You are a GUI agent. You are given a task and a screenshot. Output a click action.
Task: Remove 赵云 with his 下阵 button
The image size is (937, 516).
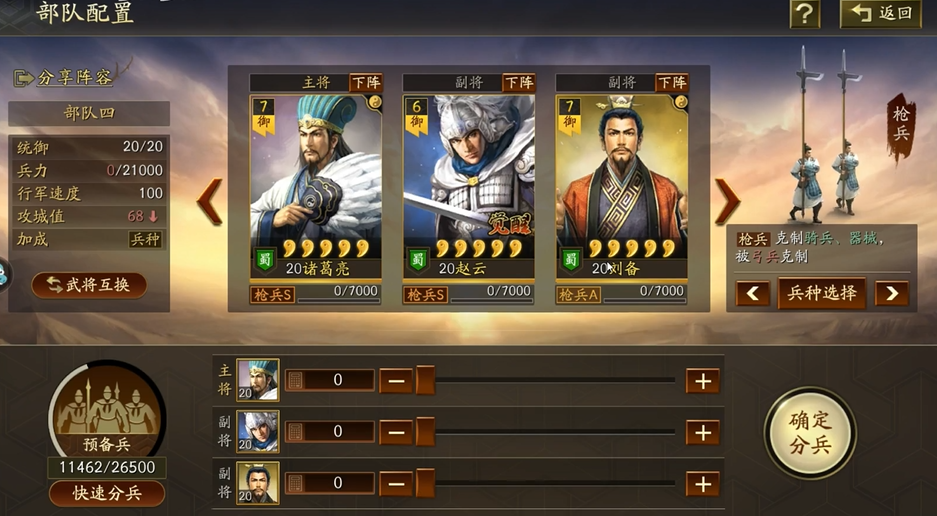518,83
